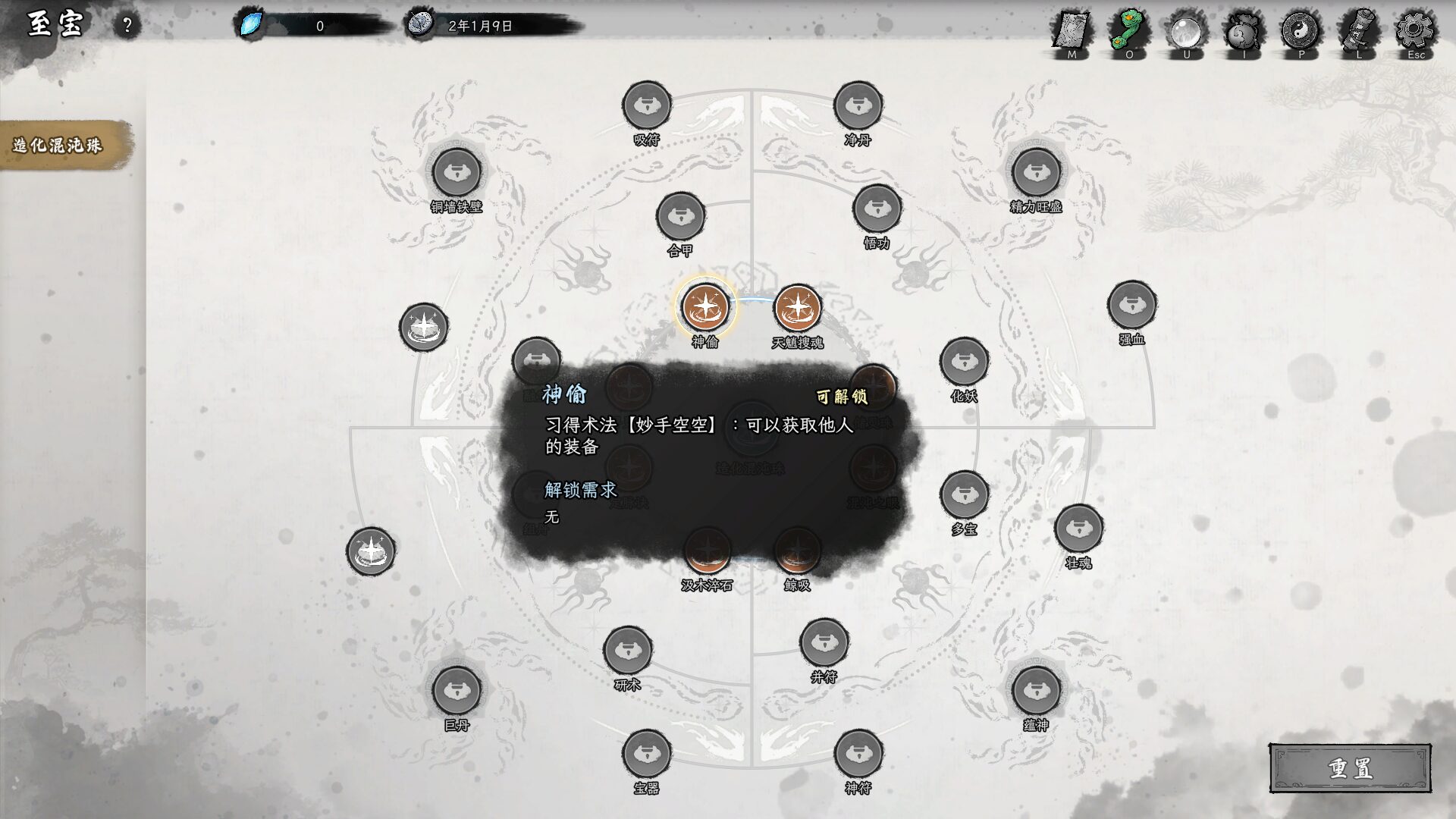
Task: Open the green snake icon menu
Action: 1129,32
